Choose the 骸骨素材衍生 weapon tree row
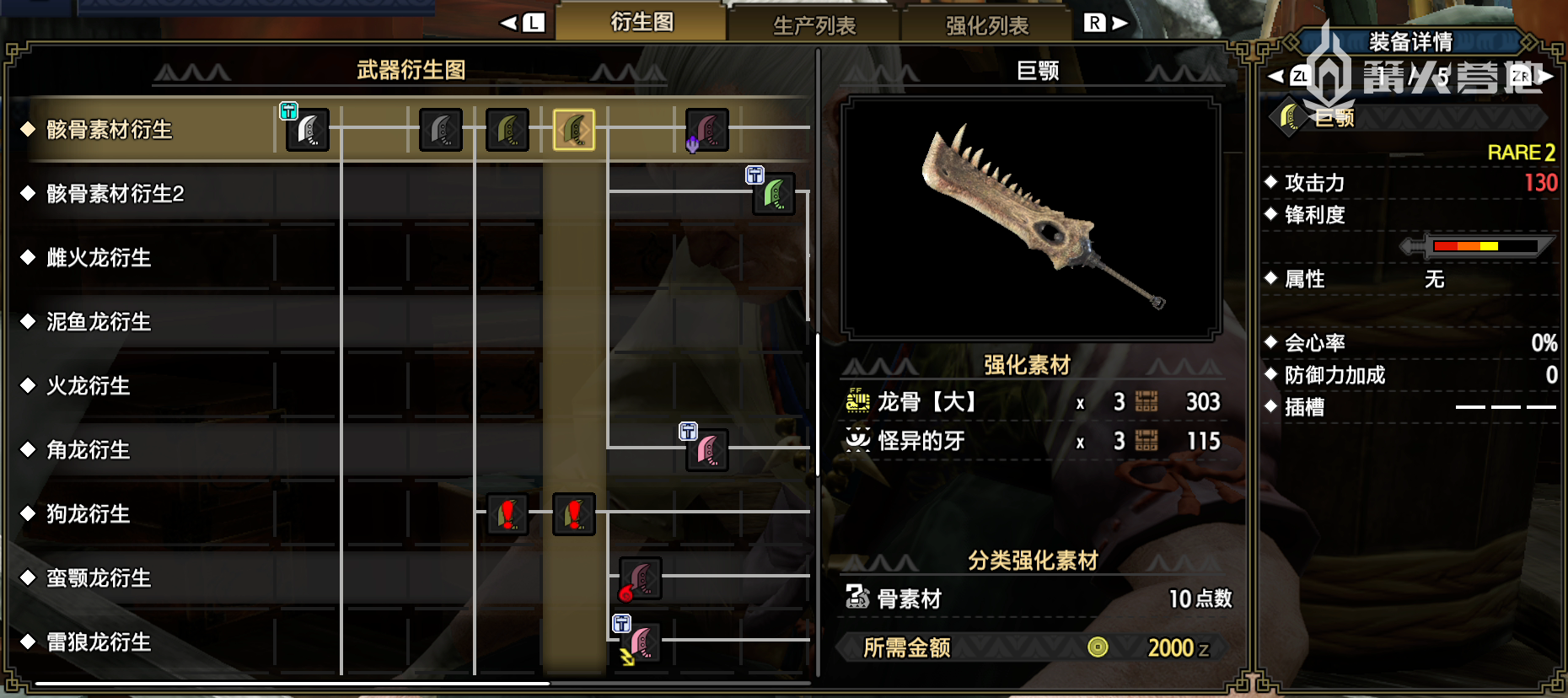Screen dimensions: 1568x698 point(110,129)
